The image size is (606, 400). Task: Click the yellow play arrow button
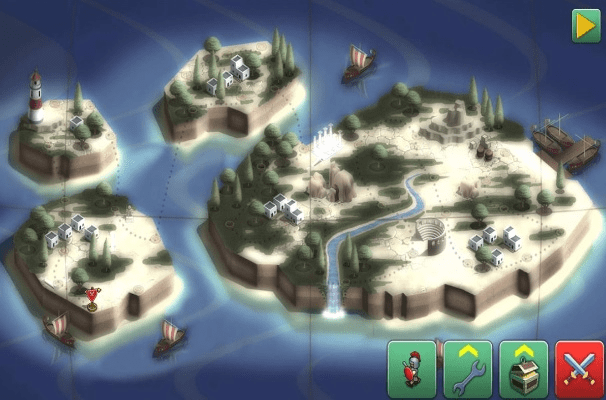(586, 26)
